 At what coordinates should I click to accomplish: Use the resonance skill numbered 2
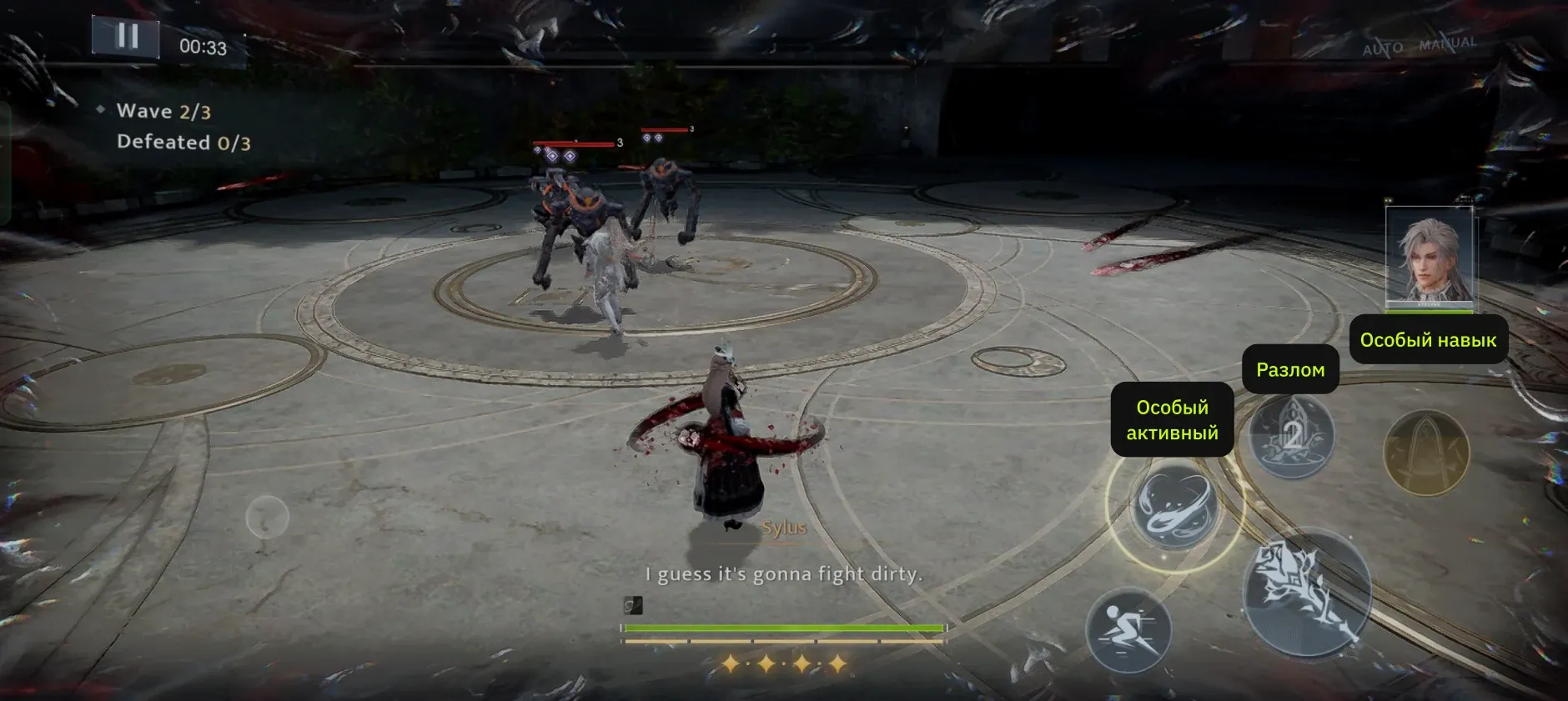point(1291,435)
